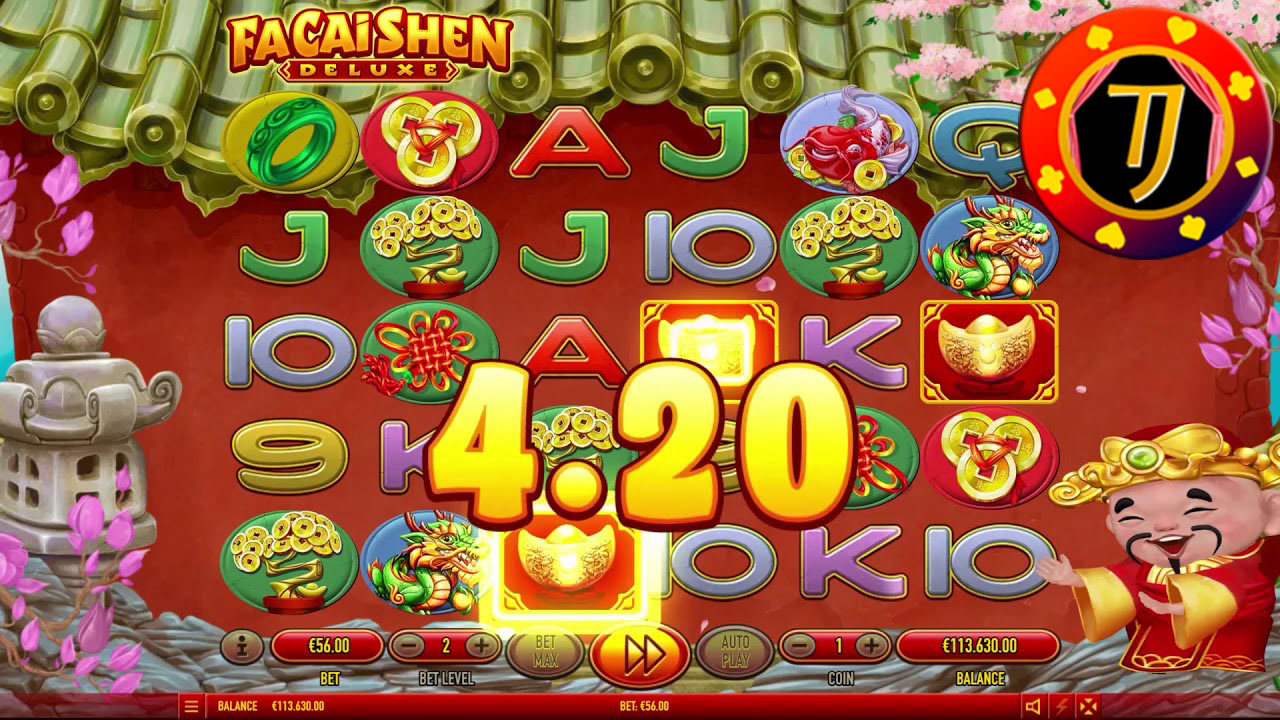Decrease the bet level with the minus button
Image resolution: width=1280 pixels, height=720 pixels.
pos(410,645)
